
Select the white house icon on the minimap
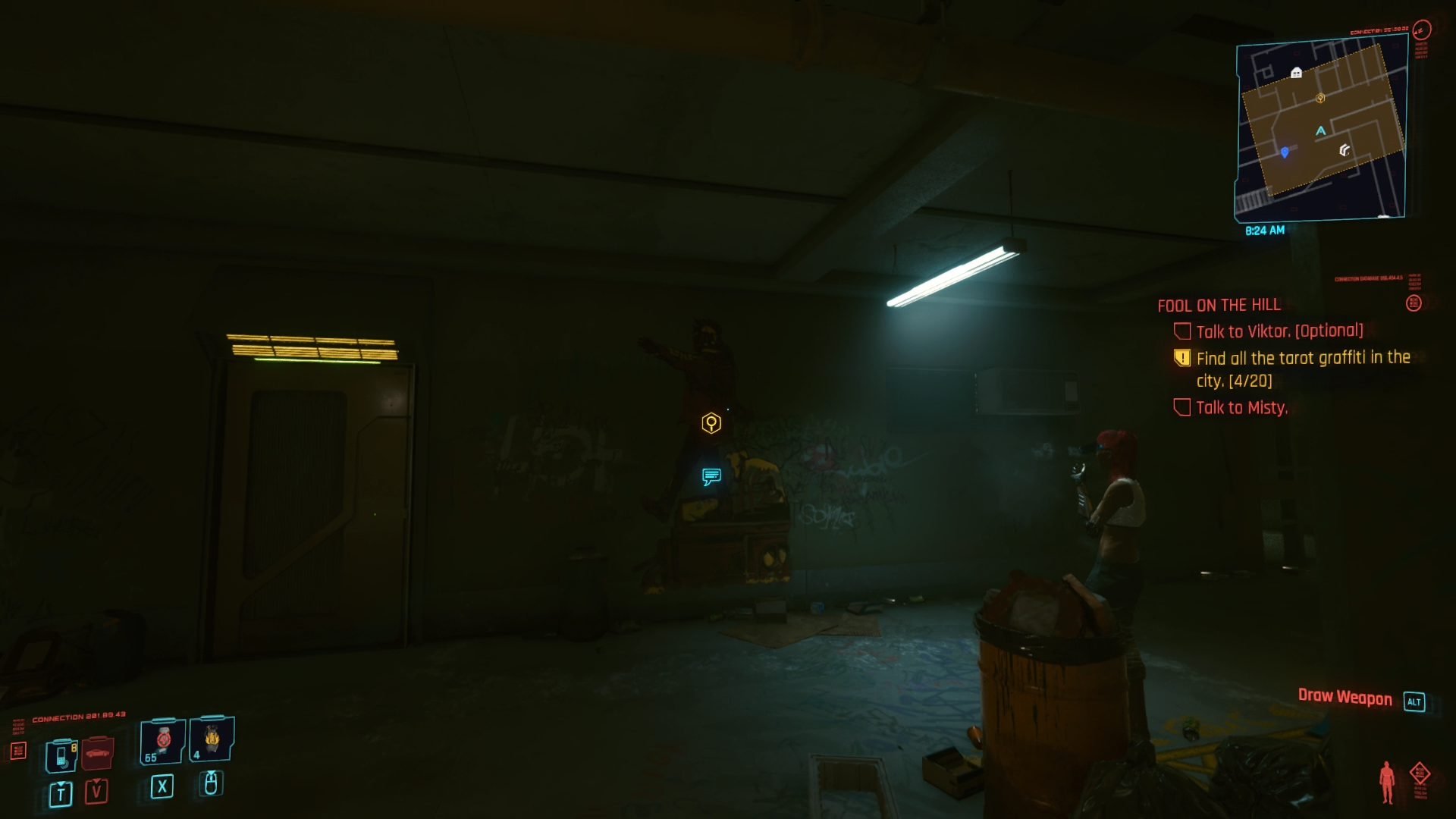[1296, 73]
